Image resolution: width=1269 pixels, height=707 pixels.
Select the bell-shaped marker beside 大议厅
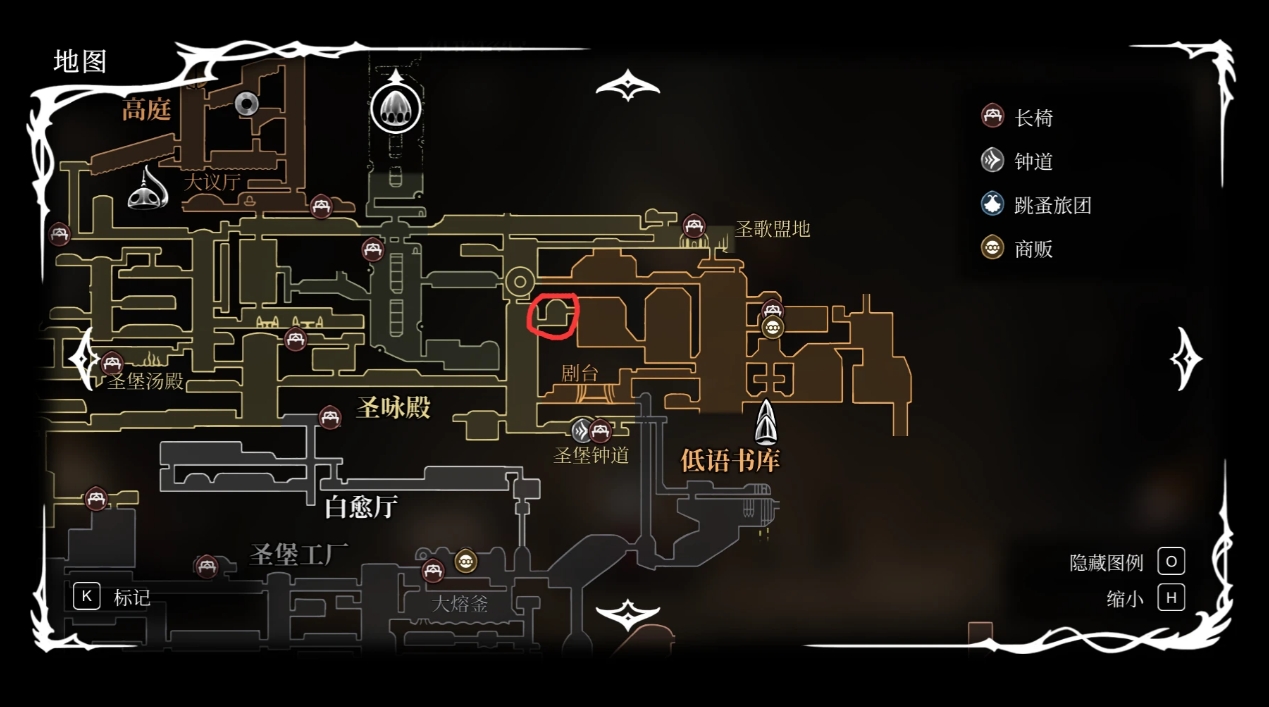pyautogui.click(x=148, y=187)
